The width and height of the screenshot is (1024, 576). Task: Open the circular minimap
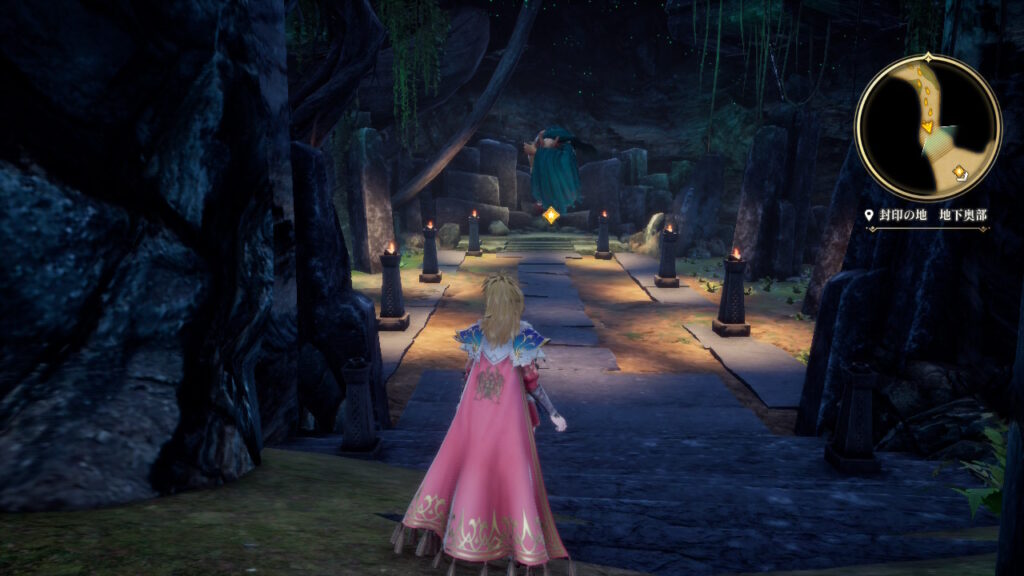coord(928,127)
